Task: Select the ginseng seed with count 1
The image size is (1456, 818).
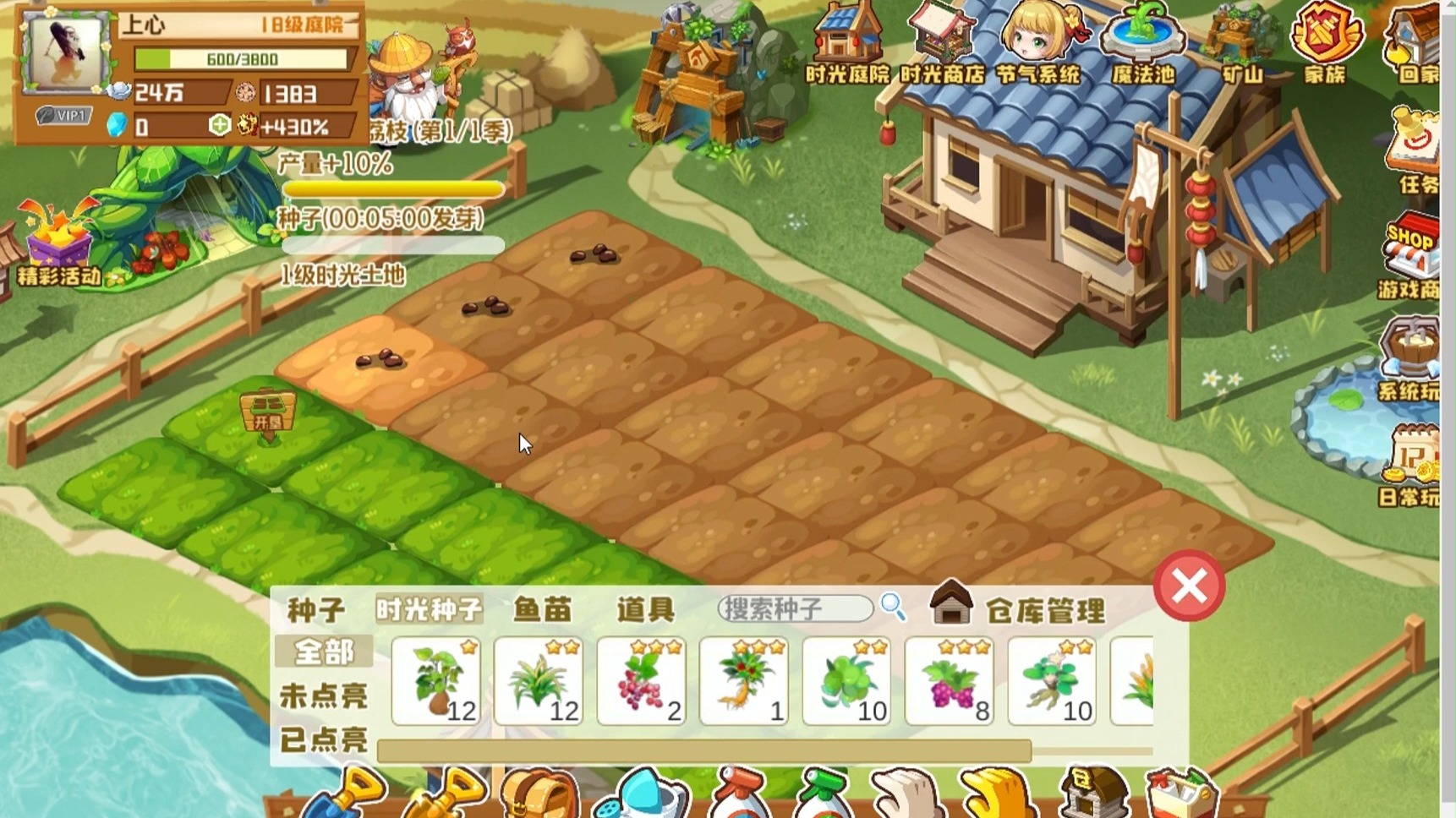Action: (x=744, y=682)
